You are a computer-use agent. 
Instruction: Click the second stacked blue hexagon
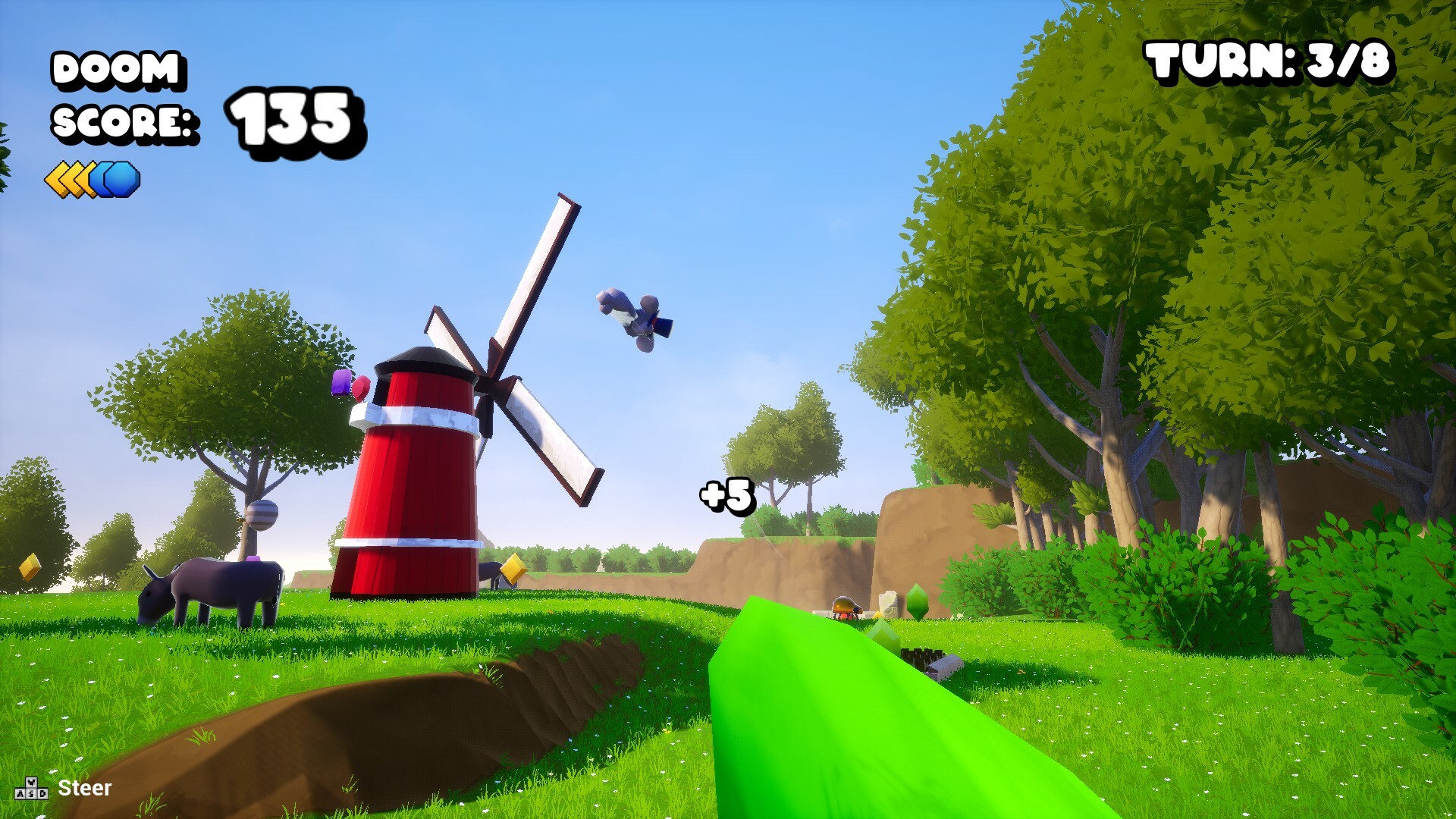tap(121, 180)
